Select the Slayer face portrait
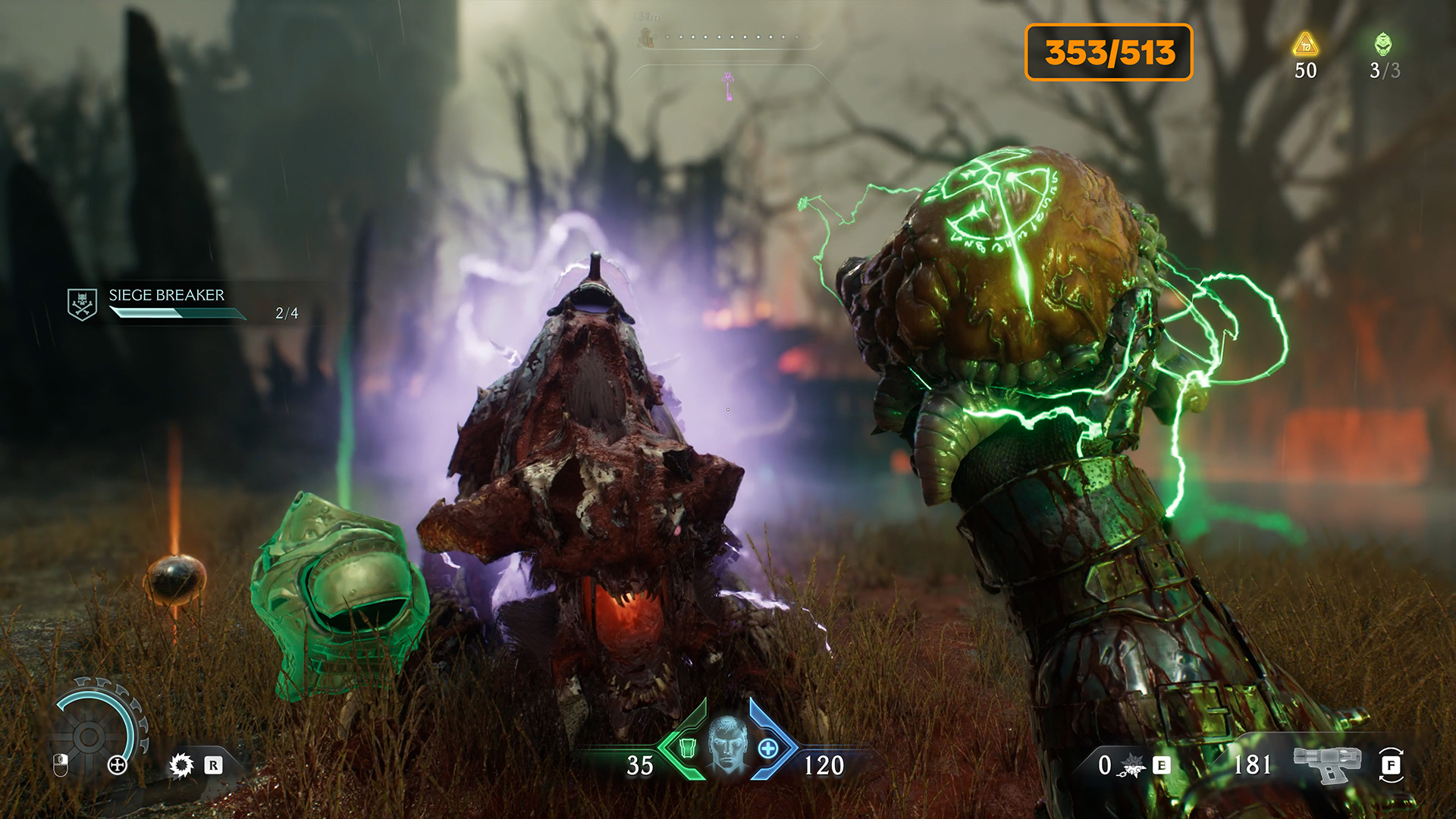1456x819 pixels. tap(727, 745)
